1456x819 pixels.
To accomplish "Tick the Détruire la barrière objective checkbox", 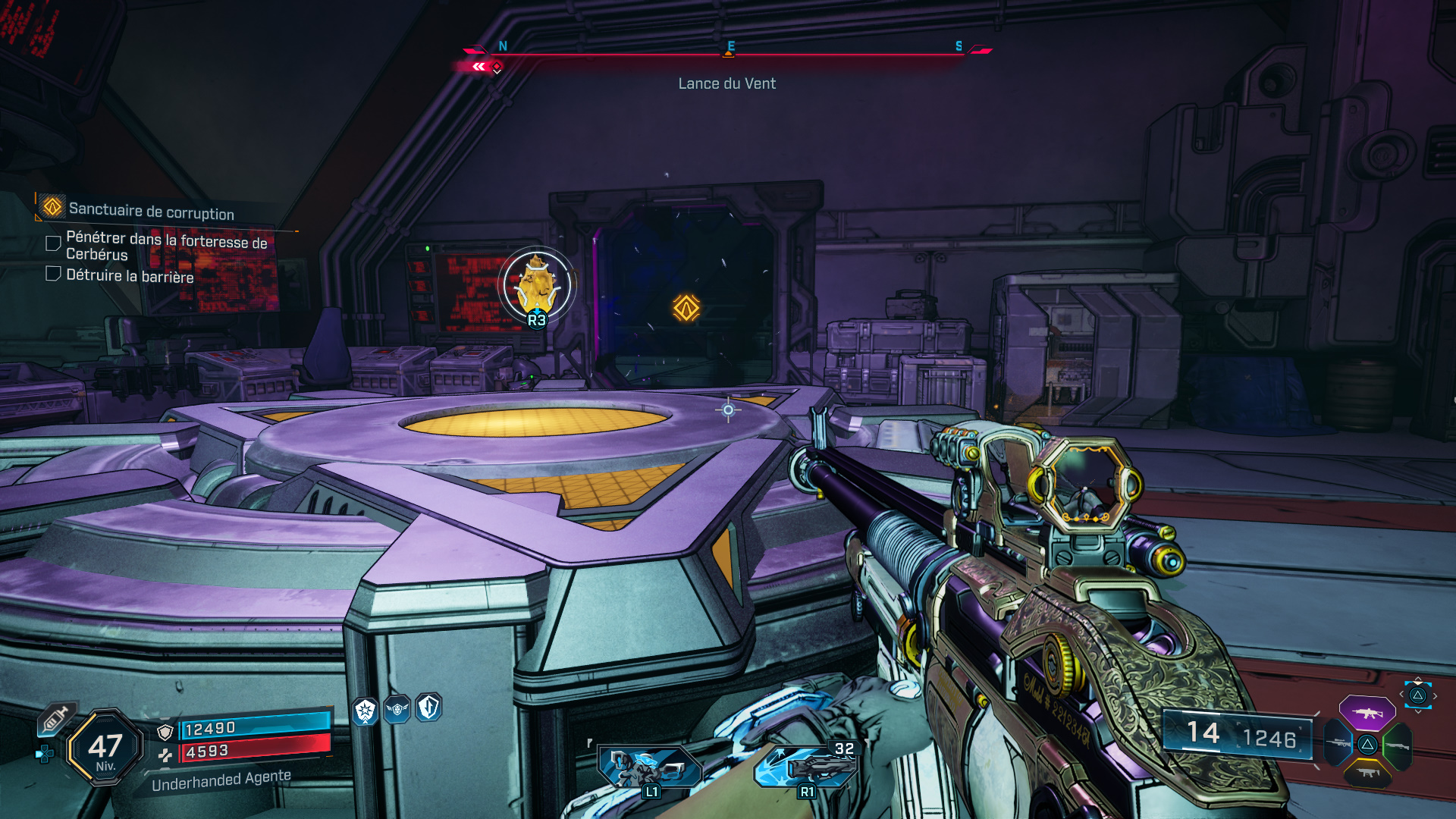I will 53,274.
